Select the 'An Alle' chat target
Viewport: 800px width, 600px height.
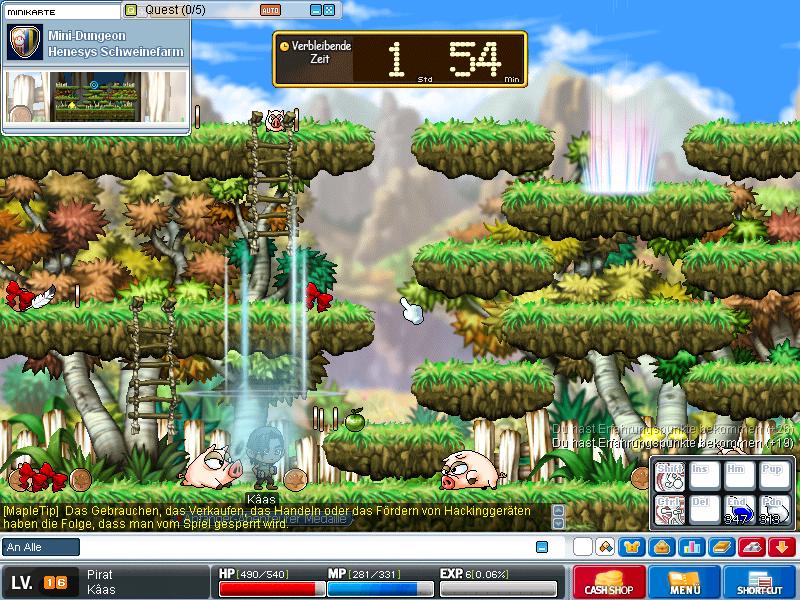click(x=41, y=547)
